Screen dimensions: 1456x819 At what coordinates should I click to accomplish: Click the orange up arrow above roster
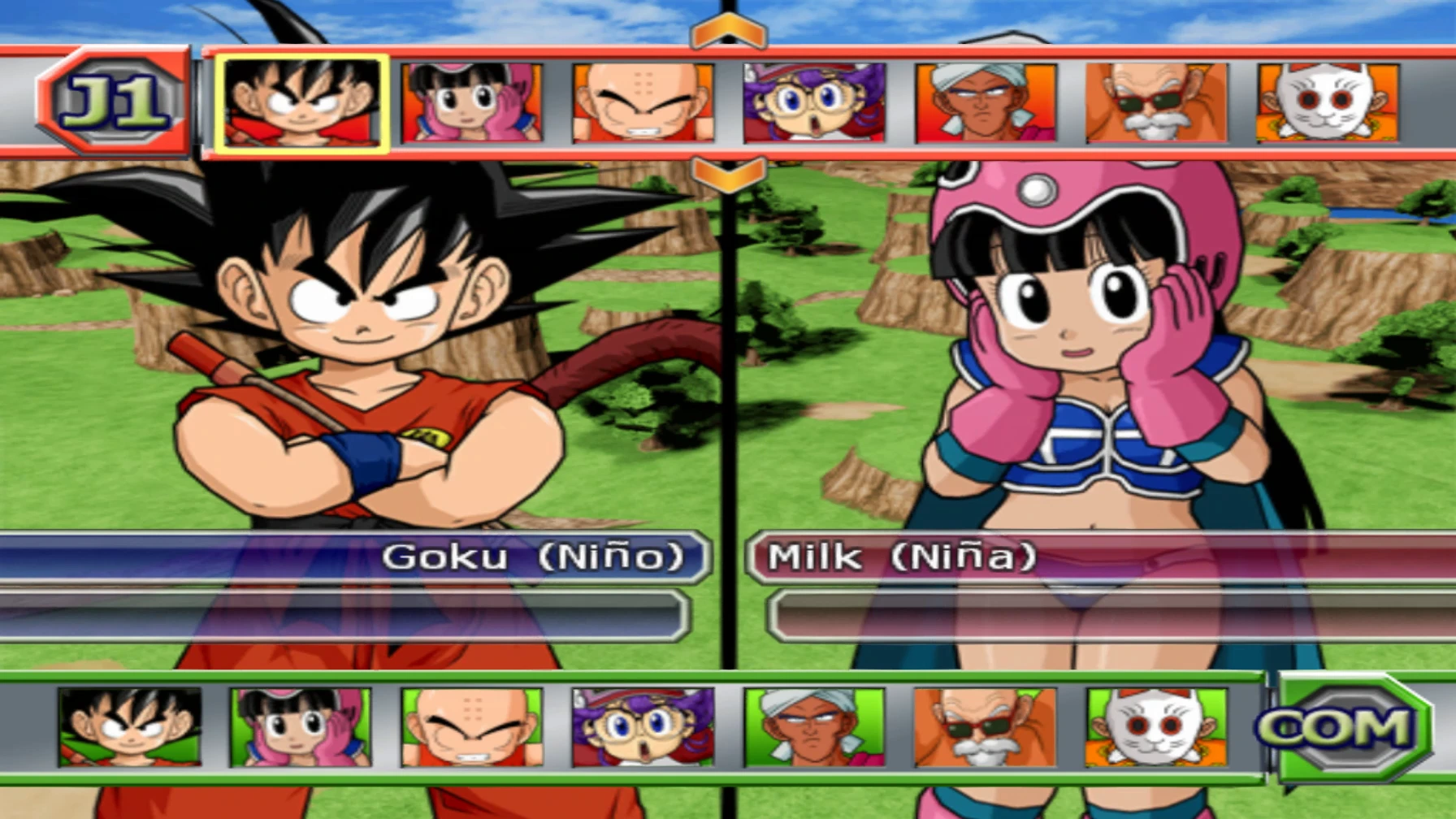(x=728, y=32)
